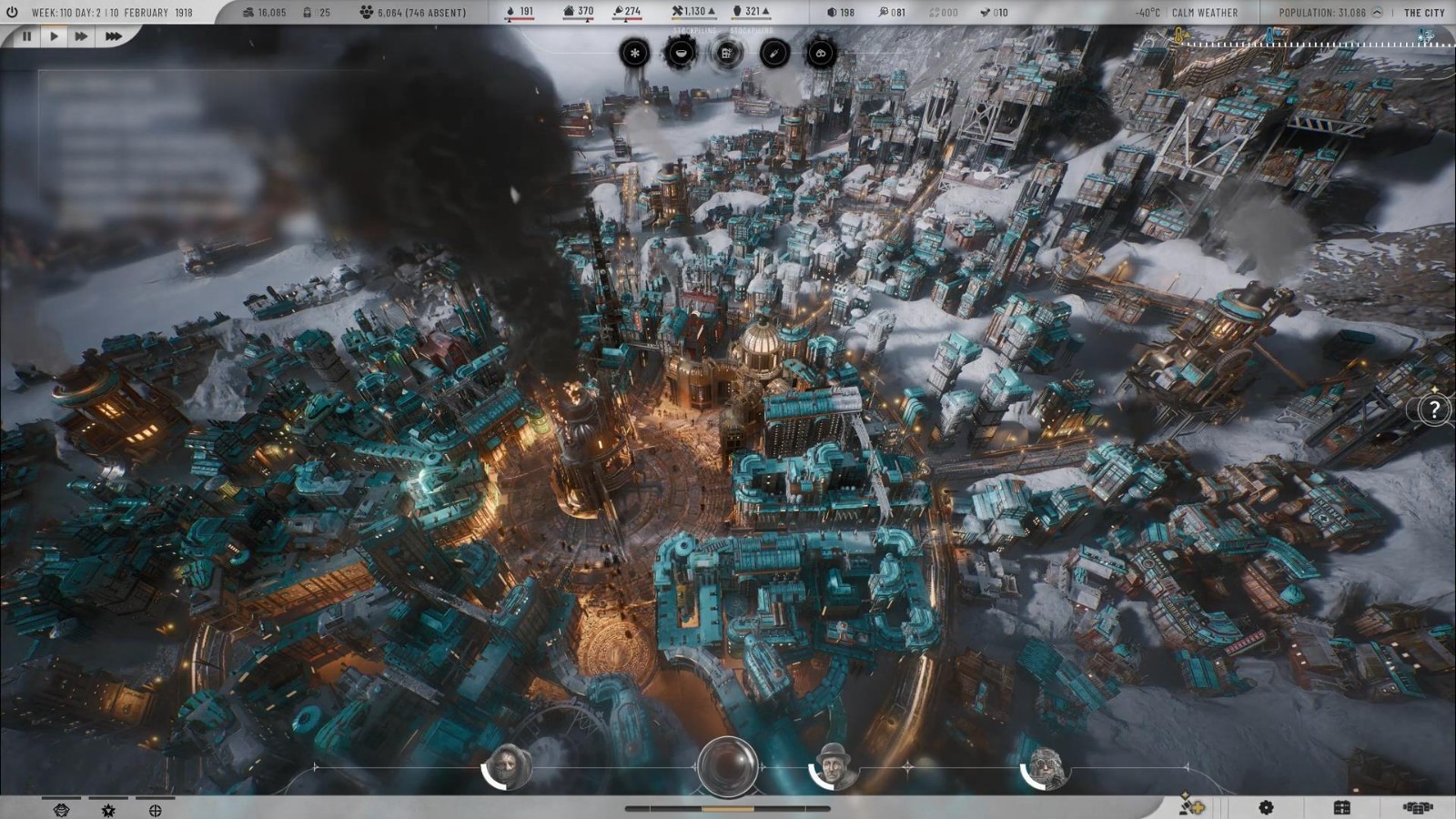The width and height of the screenshot is (1456, 819).
Task: Open the bandage disease problem icon
Action: [x=773, y=53]
